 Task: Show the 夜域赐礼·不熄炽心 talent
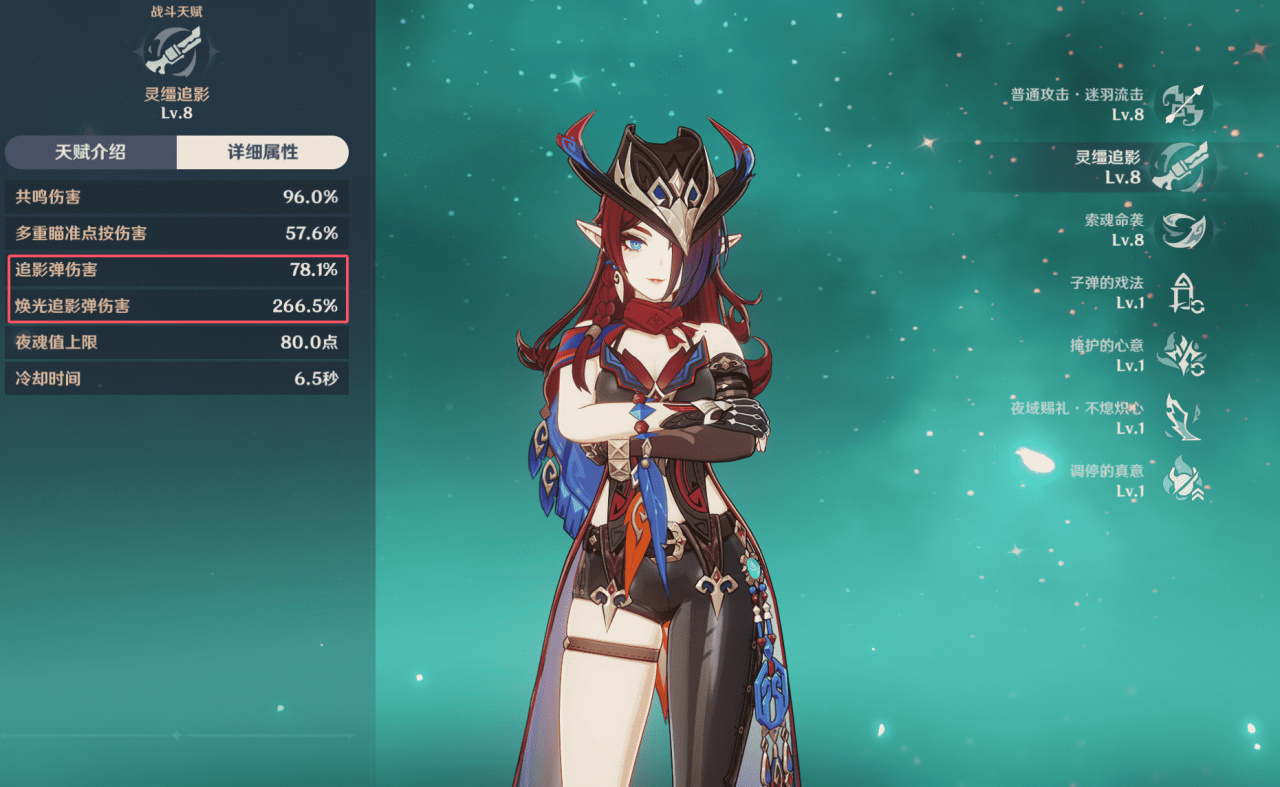click(1182, 418)
